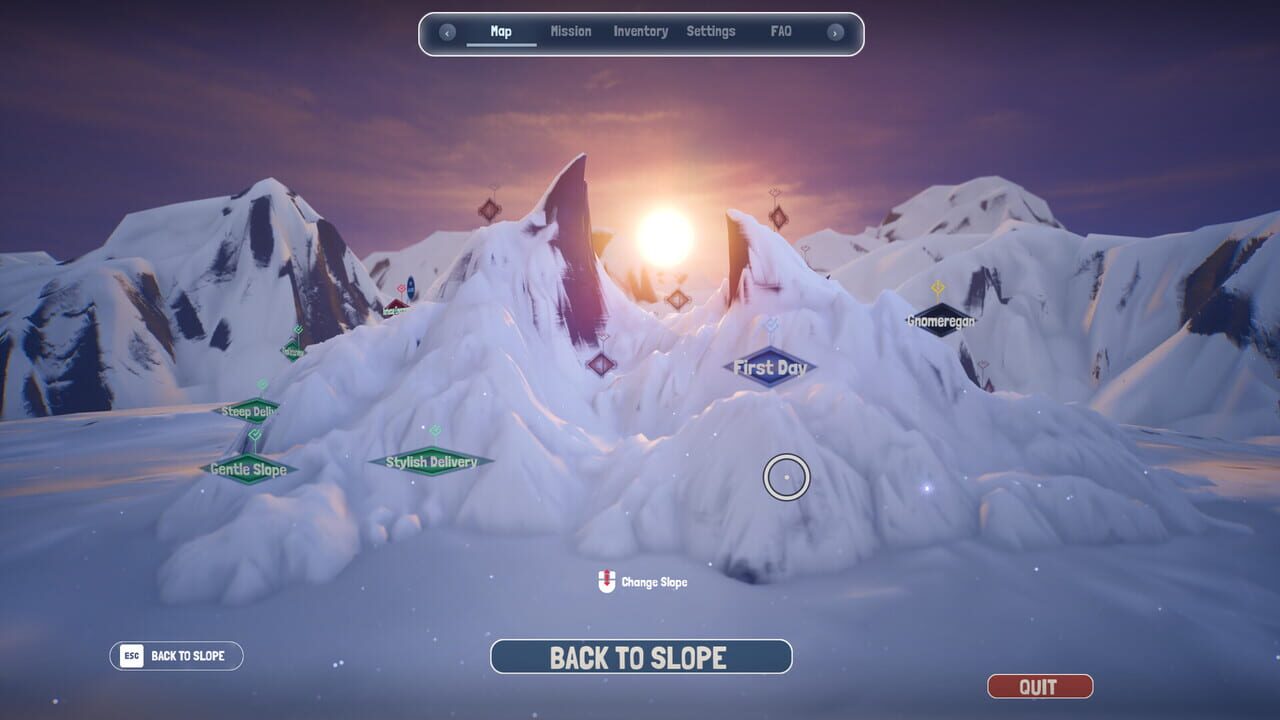The image size is (1280, 720).
Task: Open the Mission tab
Action: tap(571, 32)
